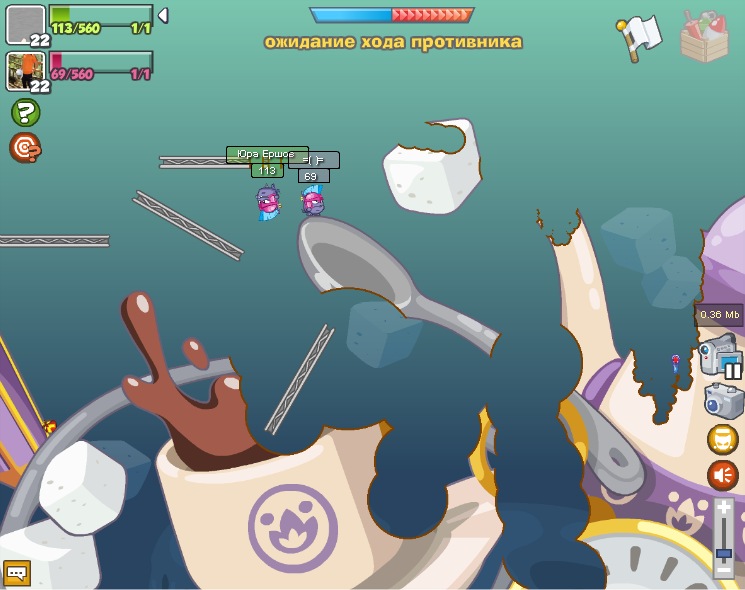This screenshot has height=590, width=745.
Task: Click the yellow round face button
Action: (x=723, y=439)
